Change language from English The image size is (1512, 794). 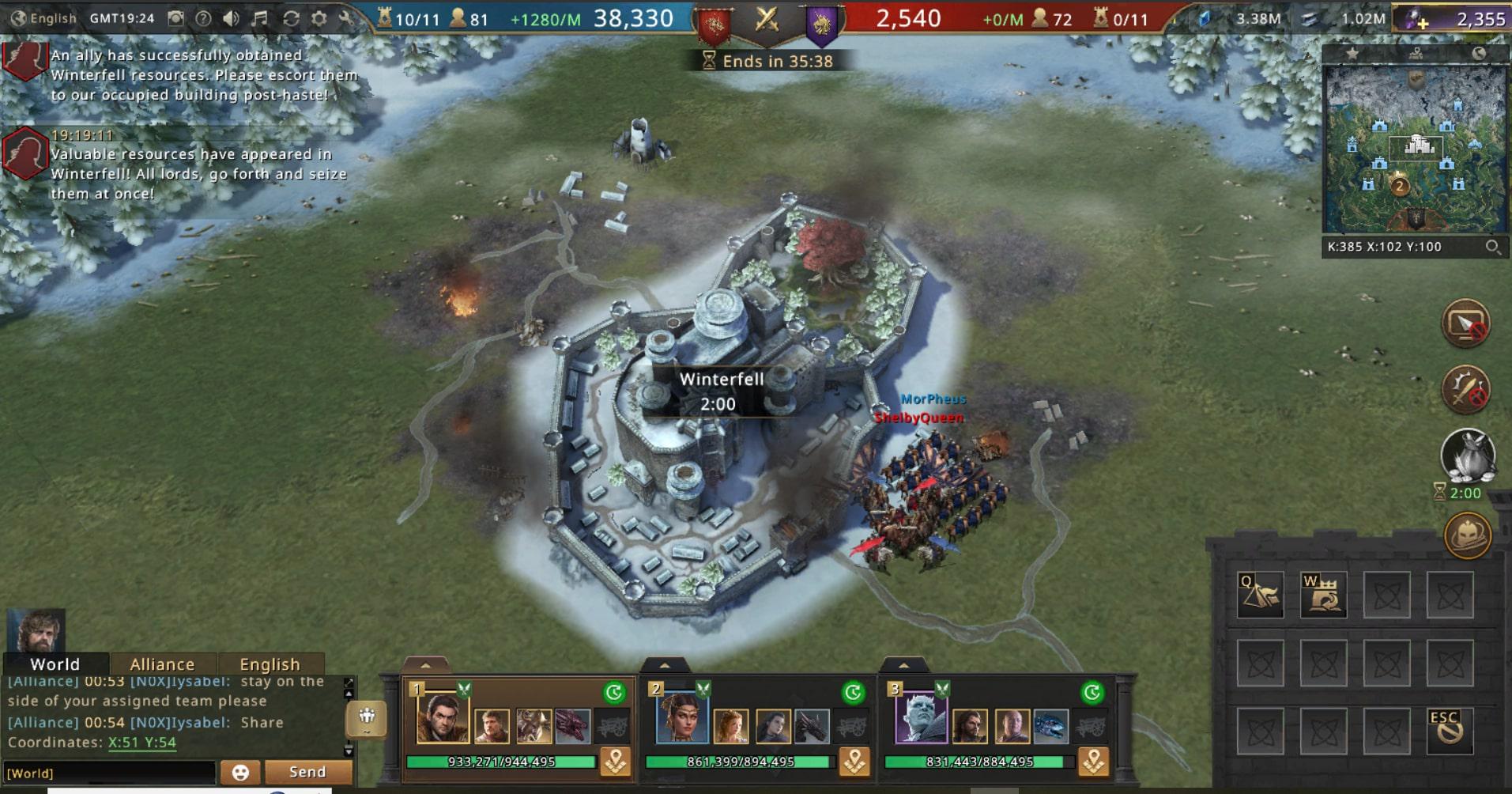pyautogui.click(x=44, y=18)
